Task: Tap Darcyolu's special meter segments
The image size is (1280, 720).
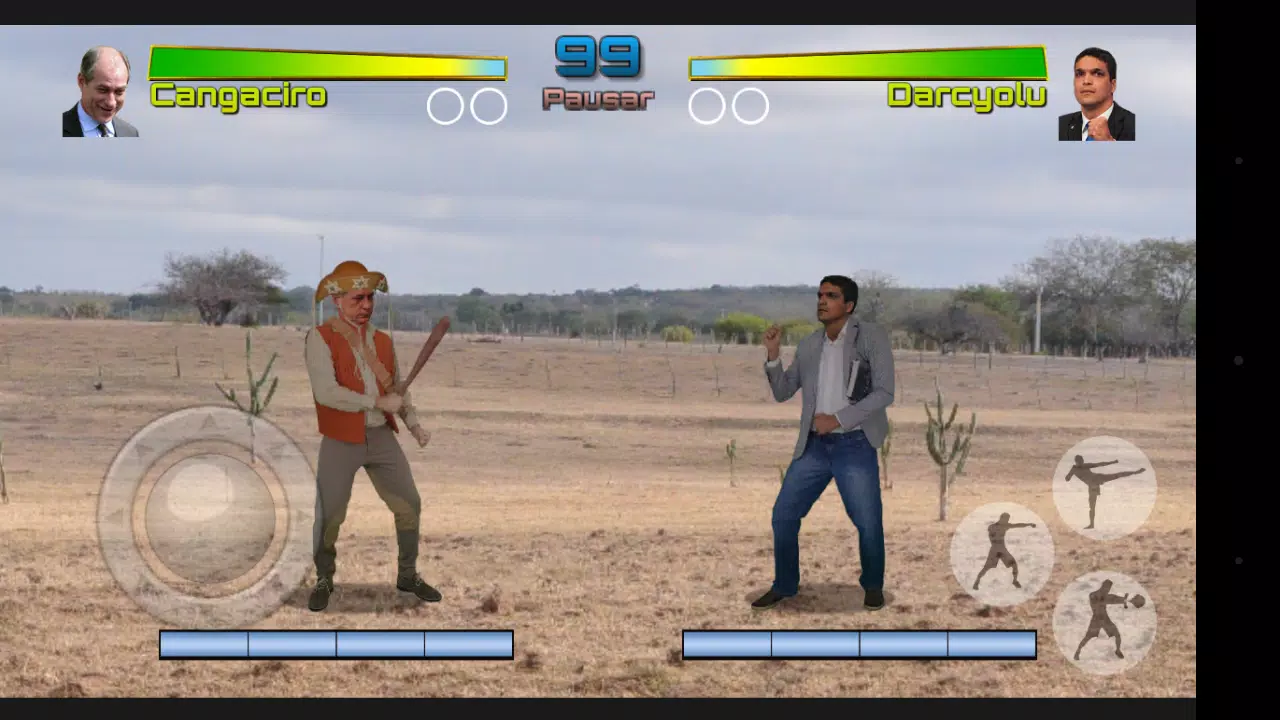Action: click(858, 644)
